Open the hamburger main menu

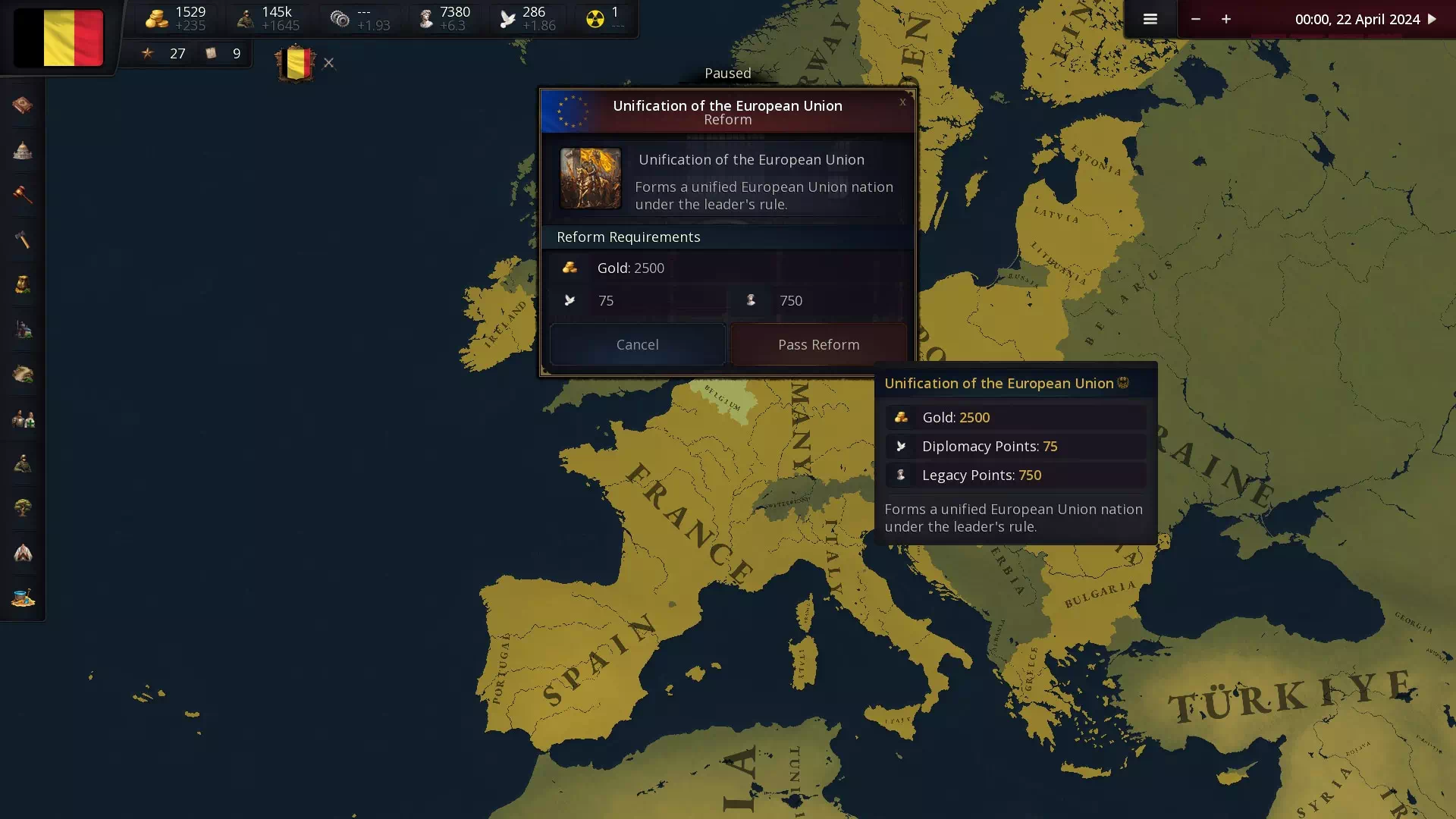[1150, 19]
